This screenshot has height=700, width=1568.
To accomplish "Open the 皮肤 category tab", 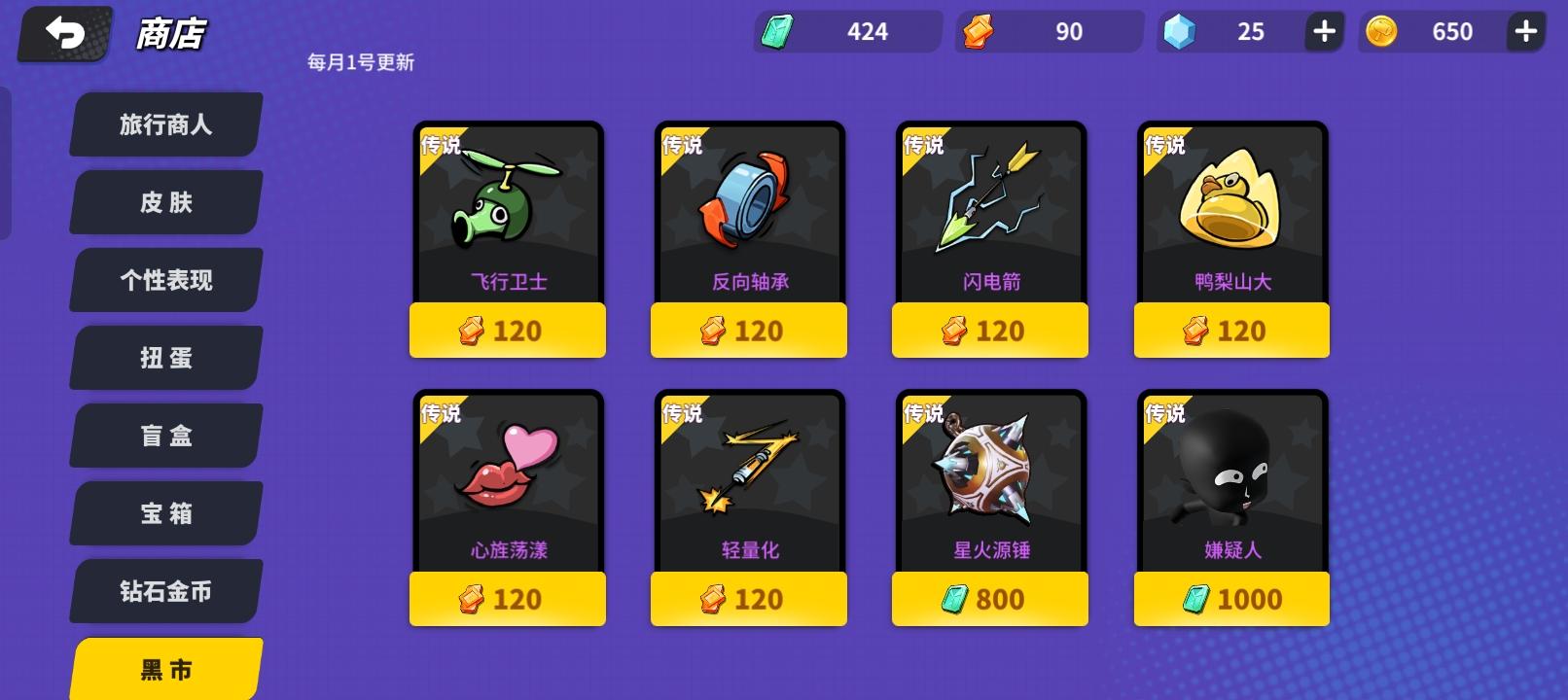I will pyautogui.click(x=163, y=201).
